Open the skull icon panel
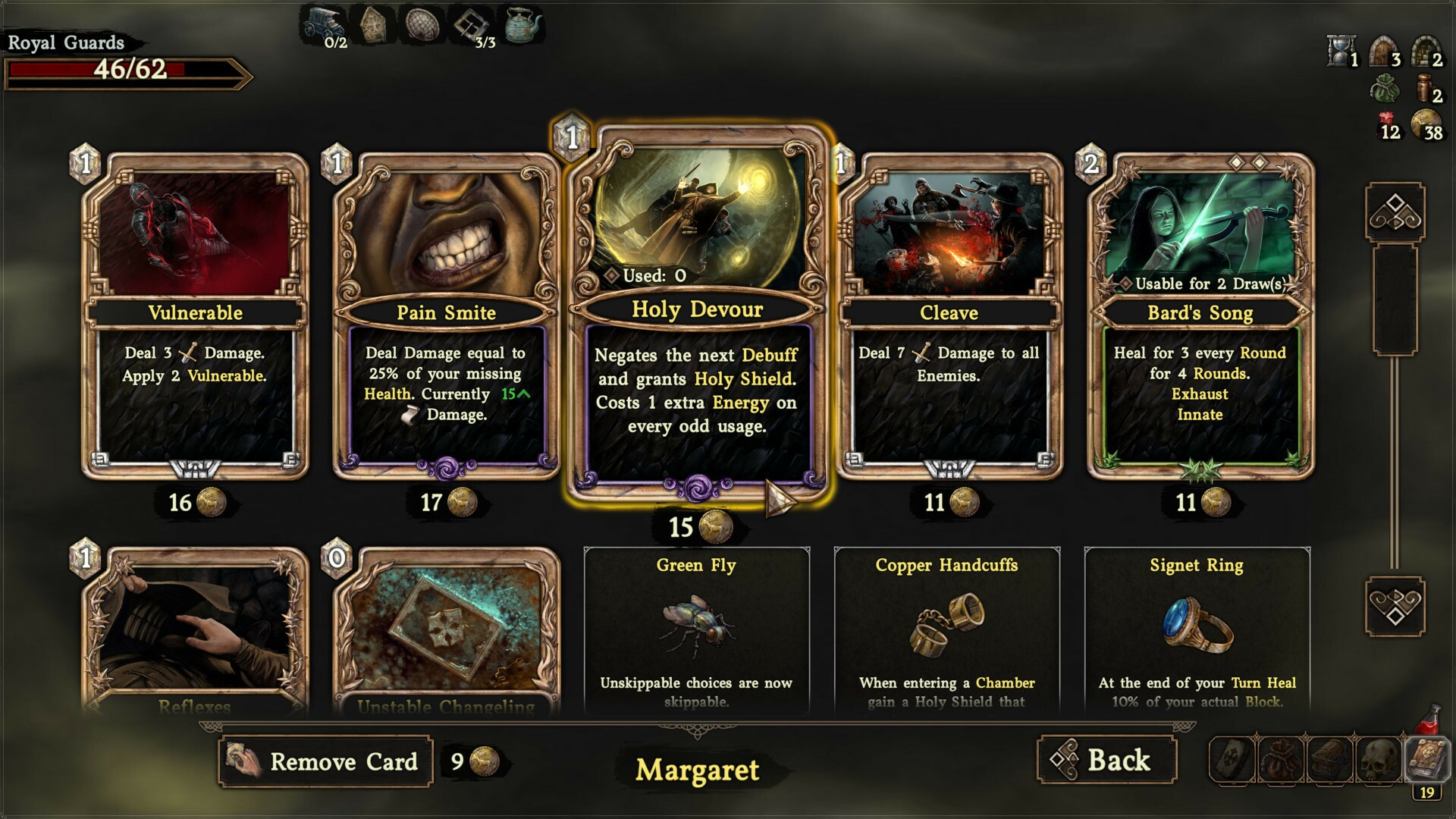 (1379, 759)
